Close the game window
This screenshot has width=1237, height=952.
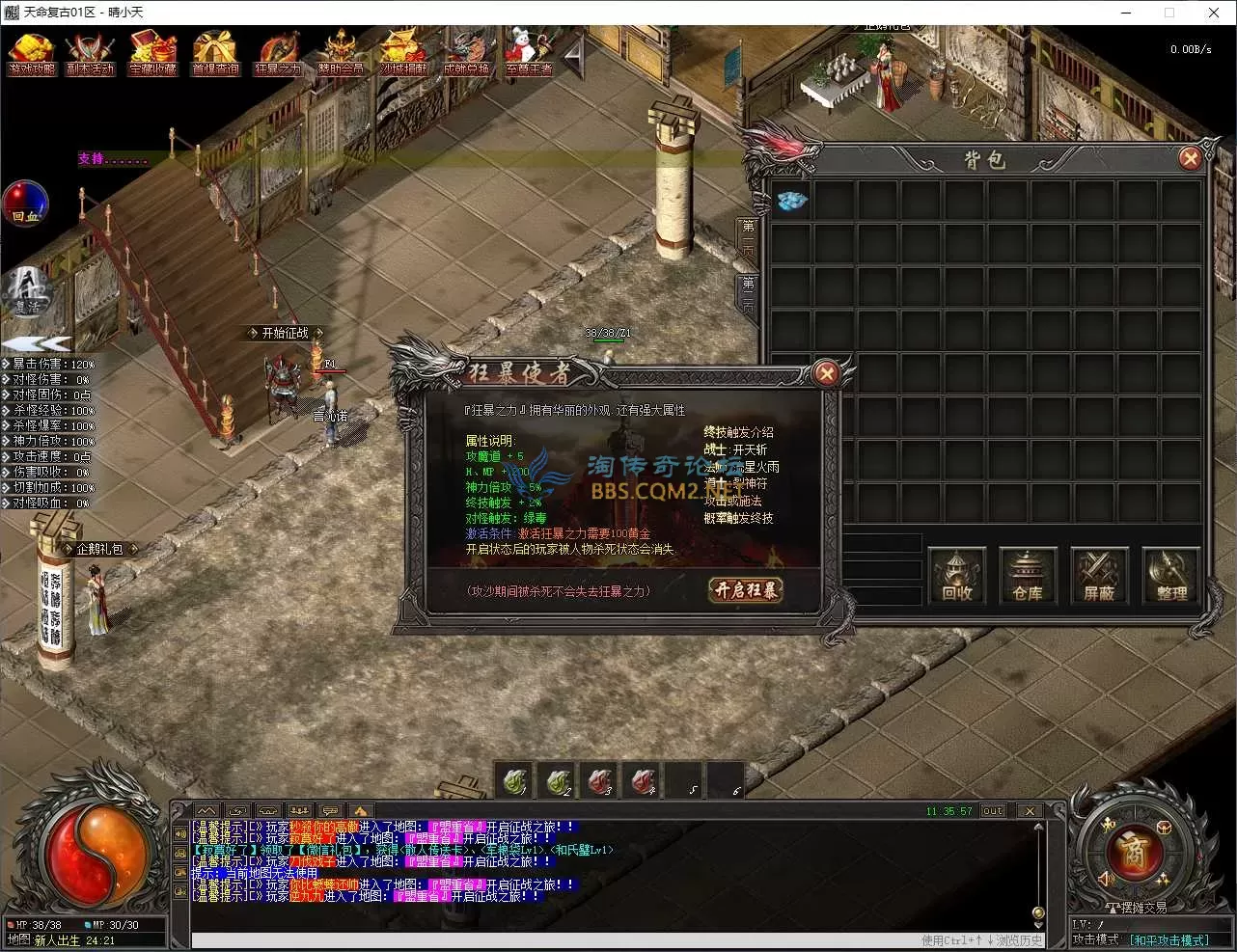(1213, 13)
